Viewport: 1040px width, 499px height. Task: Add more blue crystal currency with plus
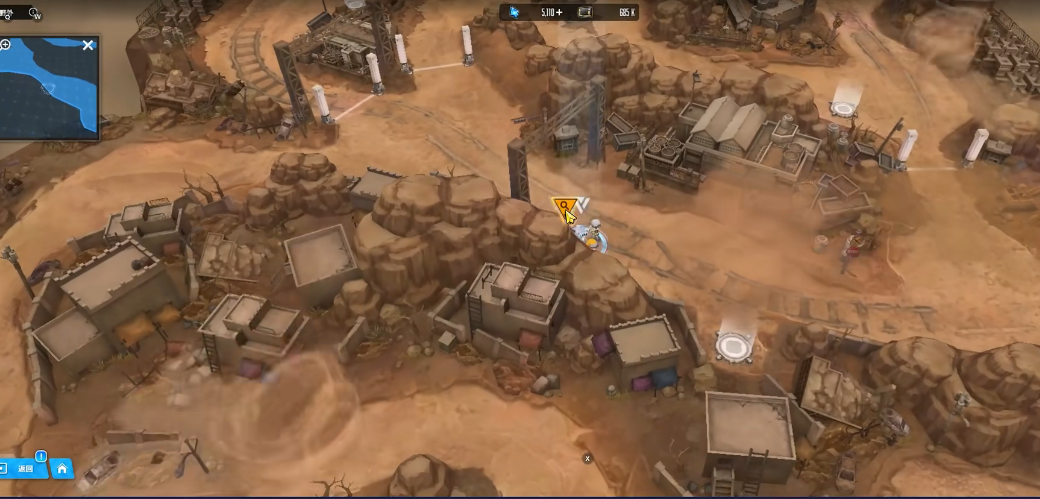(559, 12)
